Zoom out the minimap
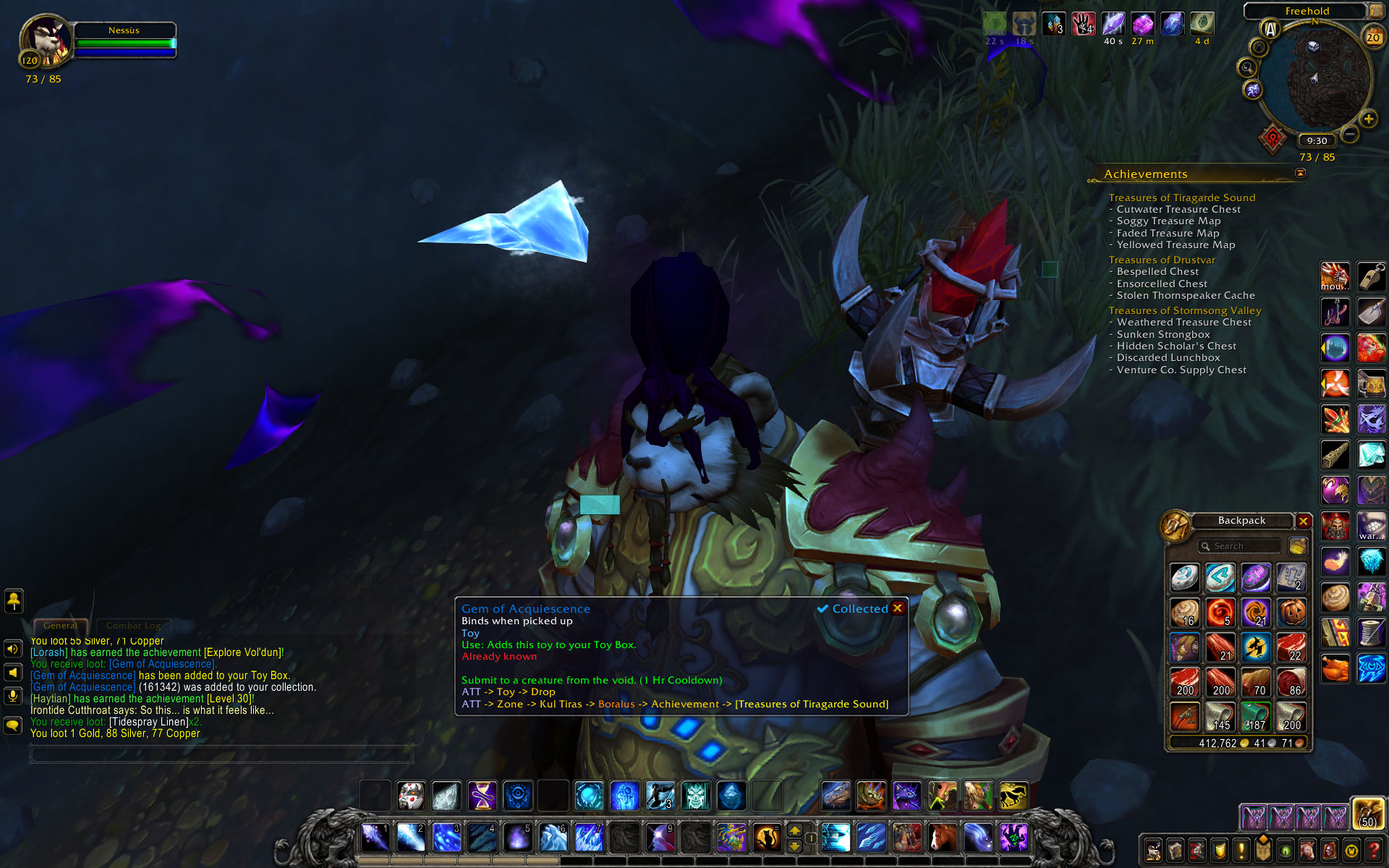Screen dimensions: 1389x868 click(x=1350, y=134)
